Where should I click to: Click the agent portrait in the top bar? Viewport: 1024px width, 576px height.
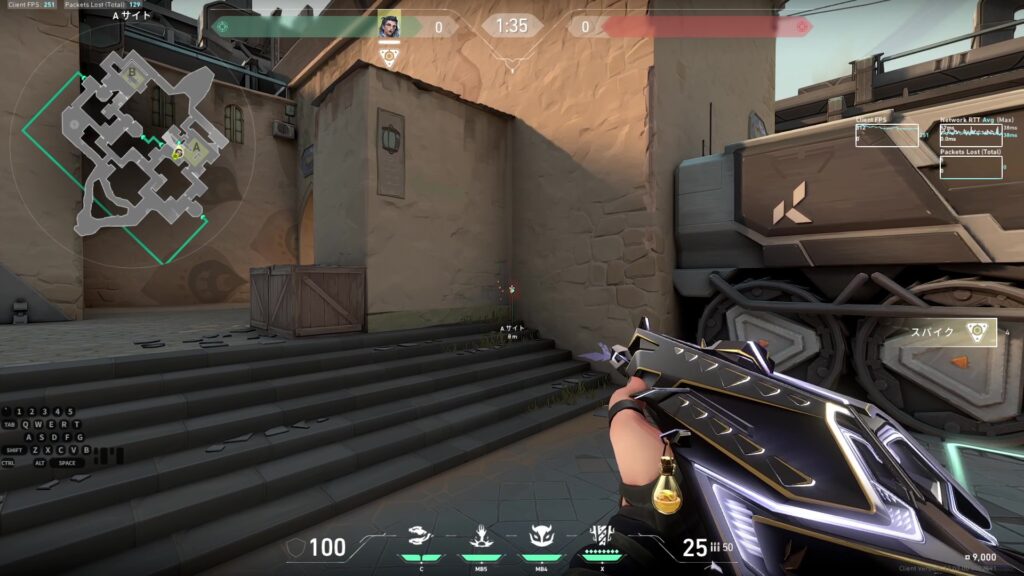point(389,26)
